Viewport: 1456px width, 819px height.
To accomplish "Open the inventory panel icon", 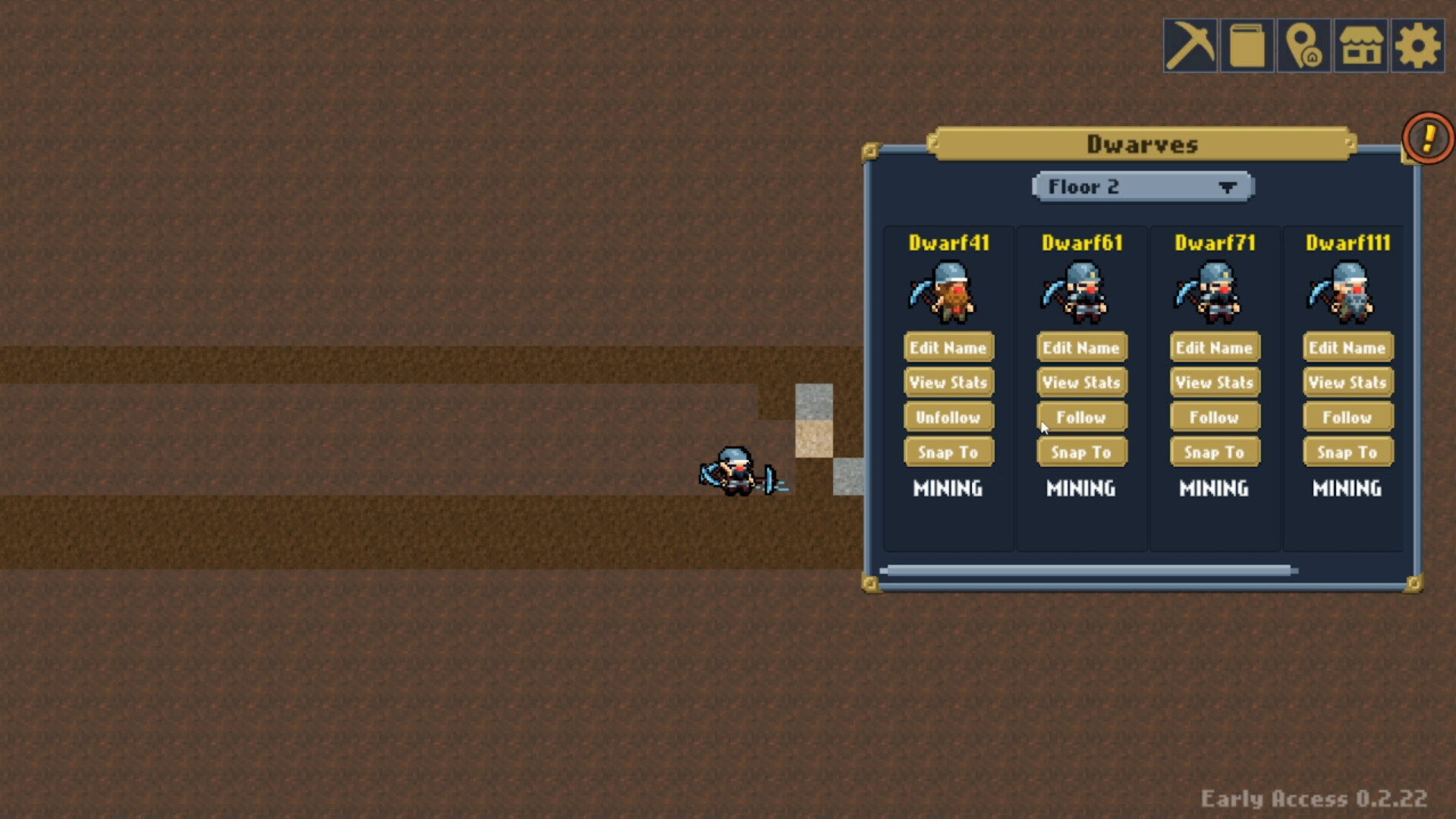I will click(1247, 46).
